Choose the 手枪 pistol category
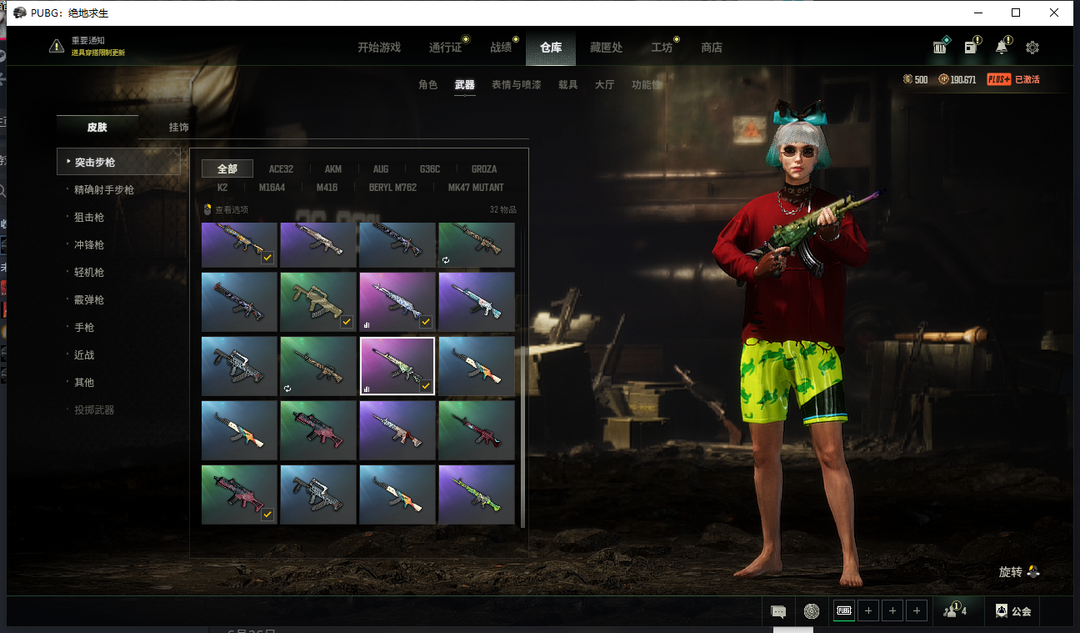Viewport: 1080px width, 633px height. pos(83,327)
